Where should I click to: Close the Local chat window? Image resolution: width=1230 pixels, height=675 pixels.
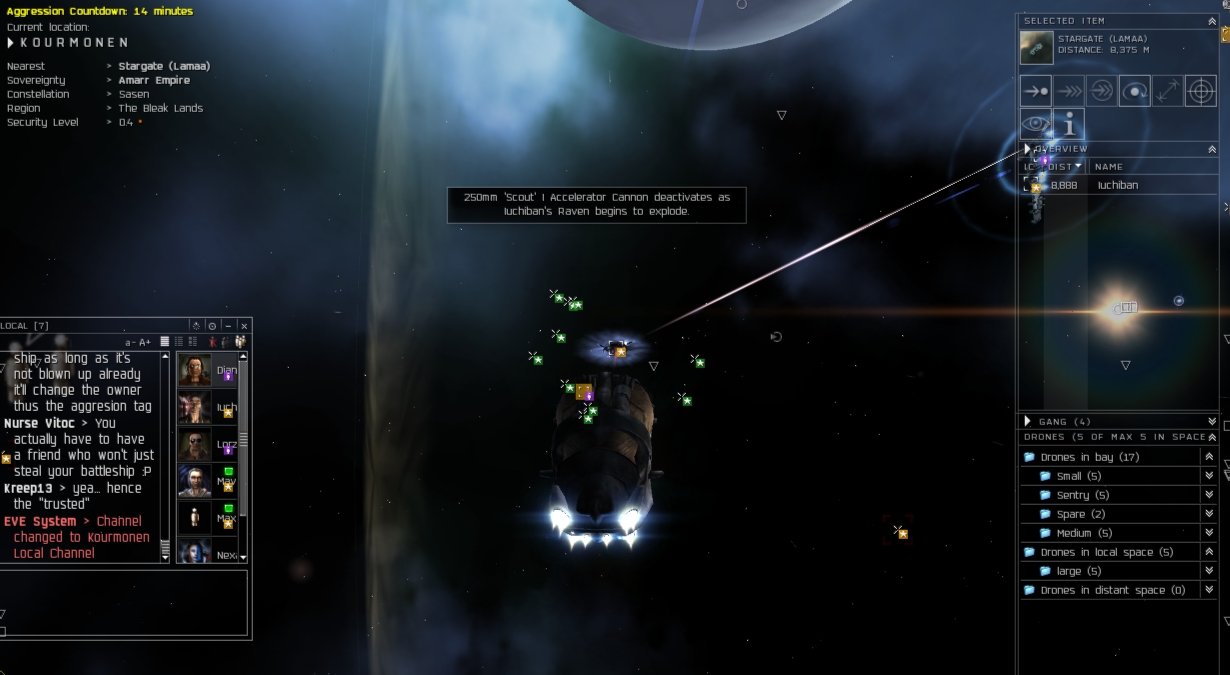pos(244,326)
